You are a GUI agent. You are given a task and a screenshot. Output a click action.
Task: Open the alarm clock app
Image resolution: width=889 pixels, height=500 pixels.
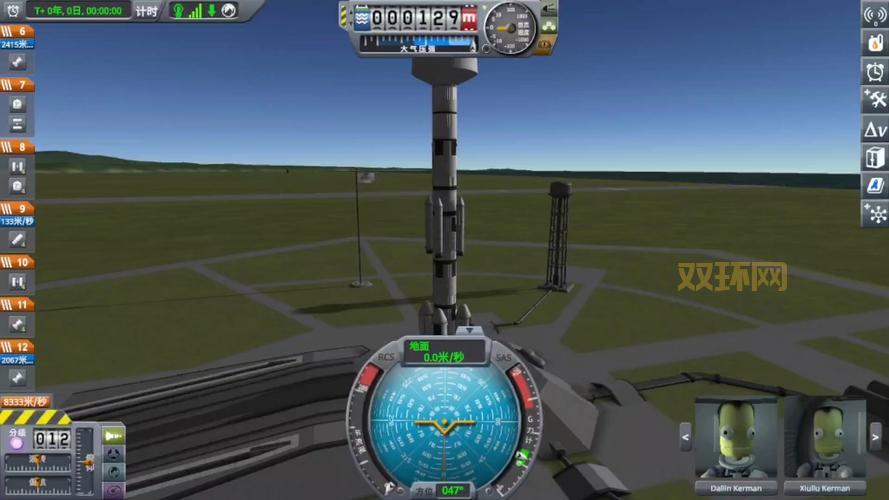(x=875, y=73)
